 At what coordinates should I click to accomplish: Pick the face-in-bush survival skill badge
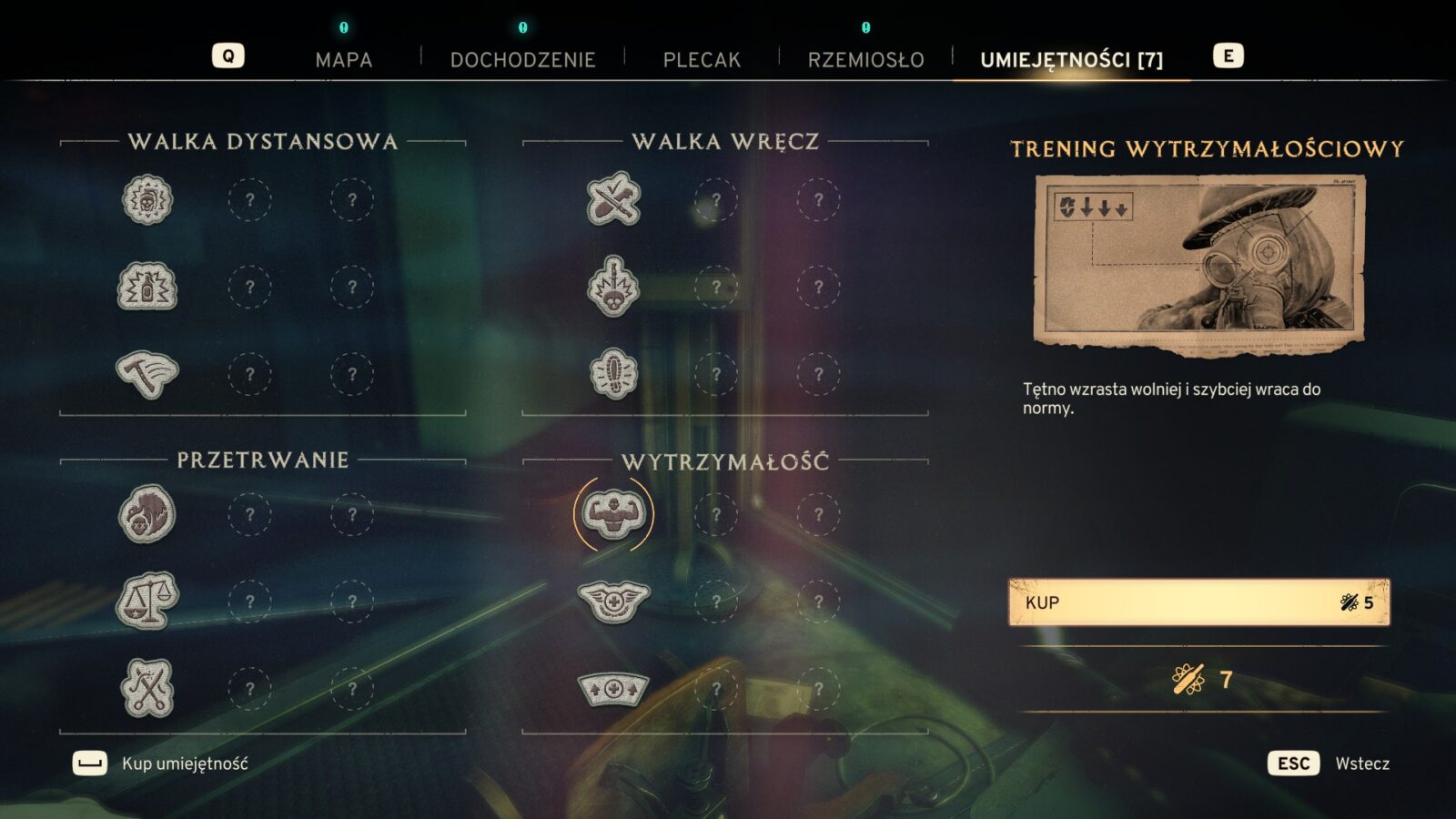coord(147,515)
